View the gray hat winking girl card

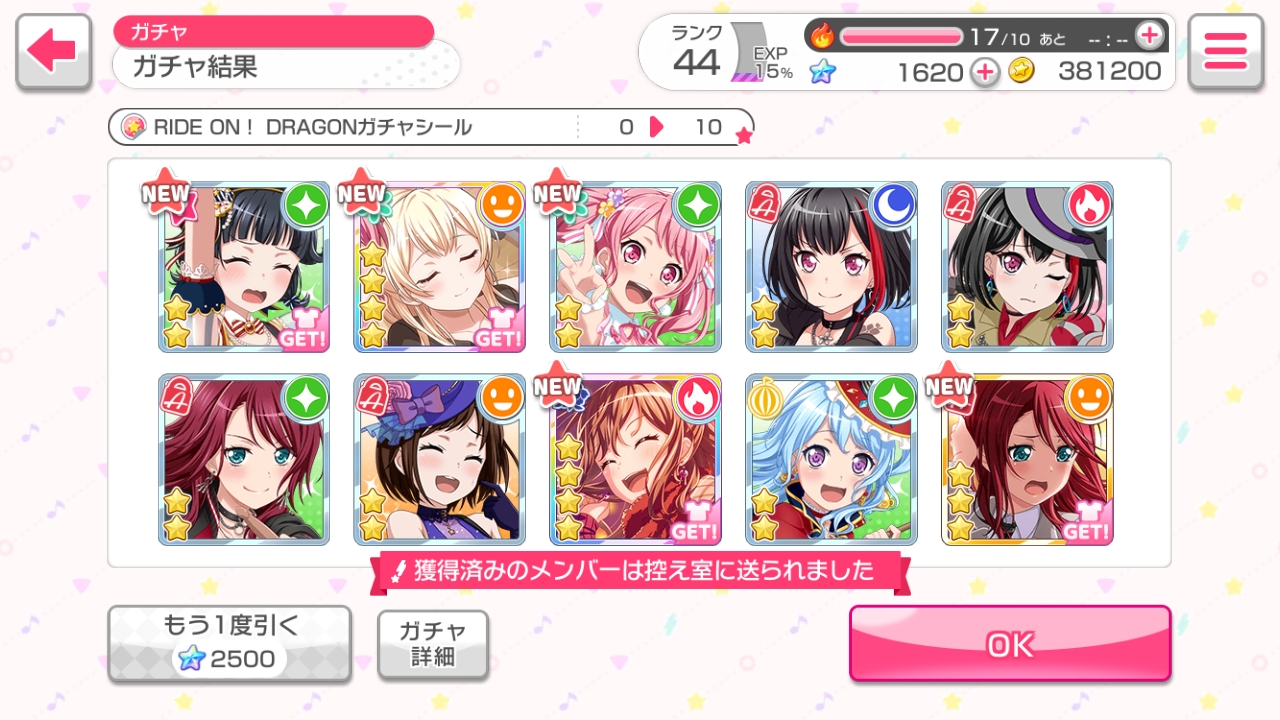tap(1028, 267)
